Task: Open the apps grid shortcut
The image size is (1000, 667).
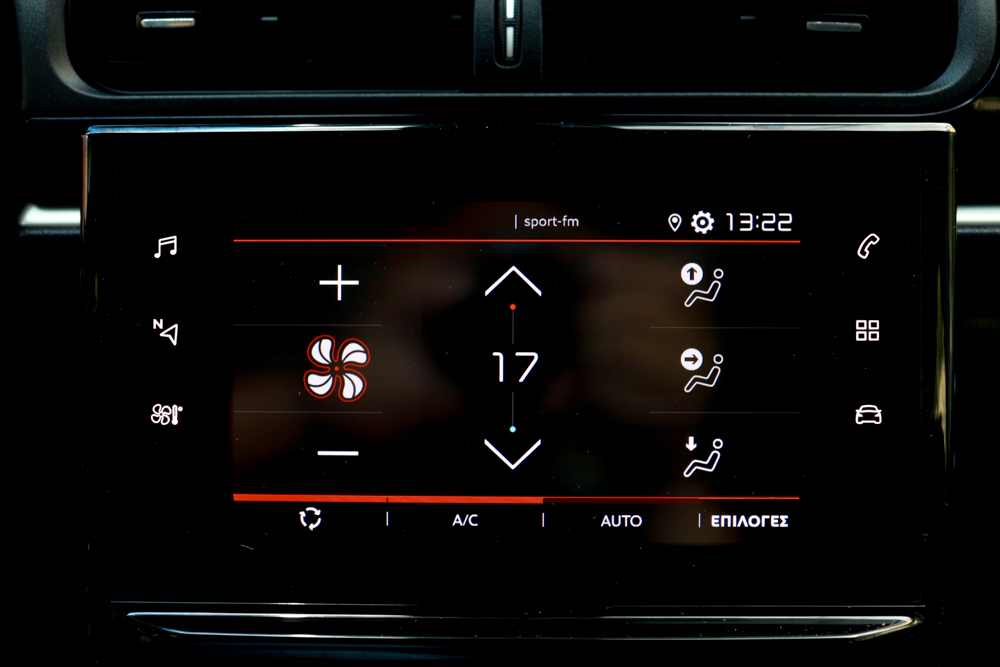Action: [868, 331]
